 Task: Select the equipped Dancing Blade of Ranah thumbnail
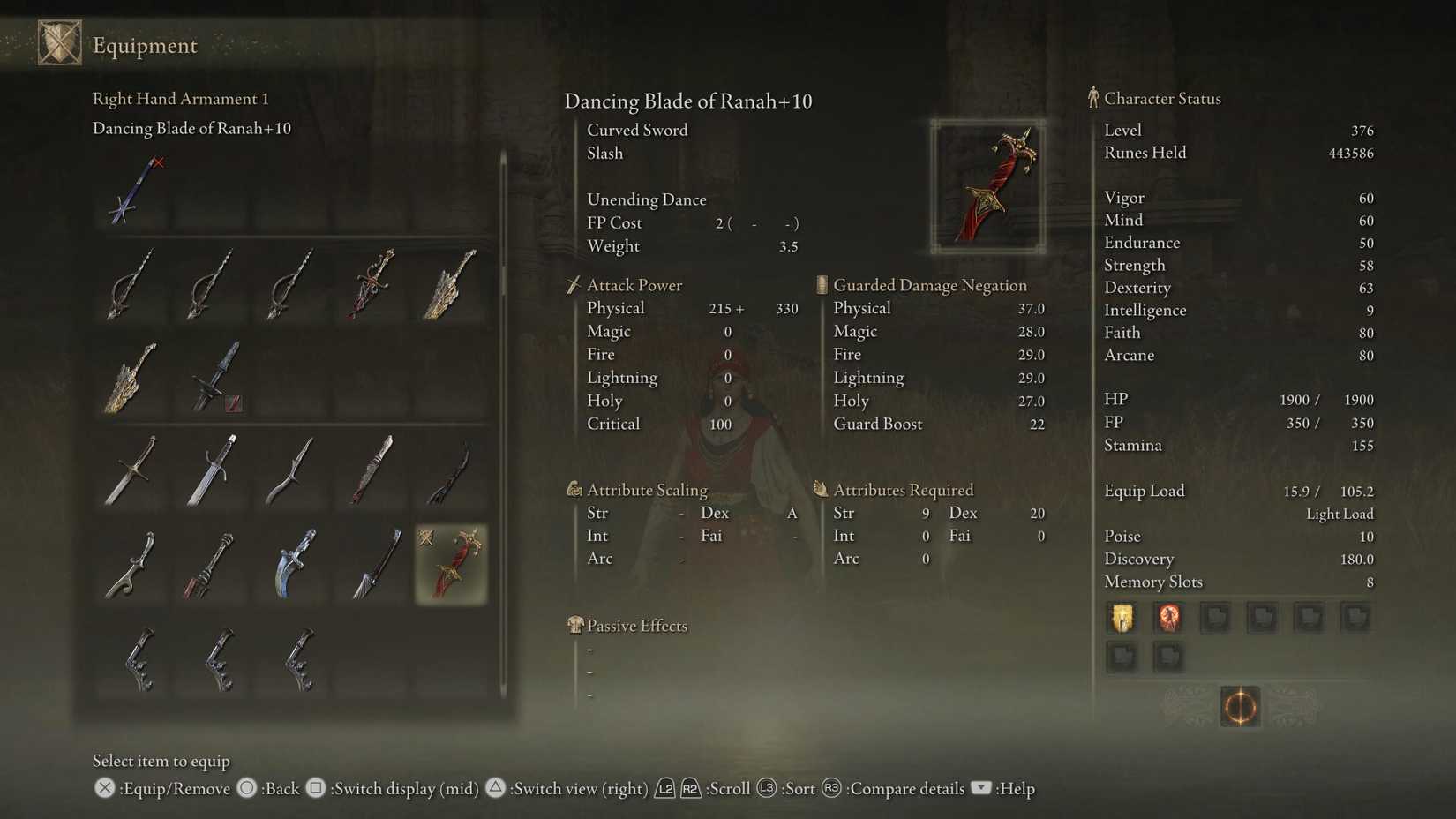pyautogui.click(x=450, y=565)
